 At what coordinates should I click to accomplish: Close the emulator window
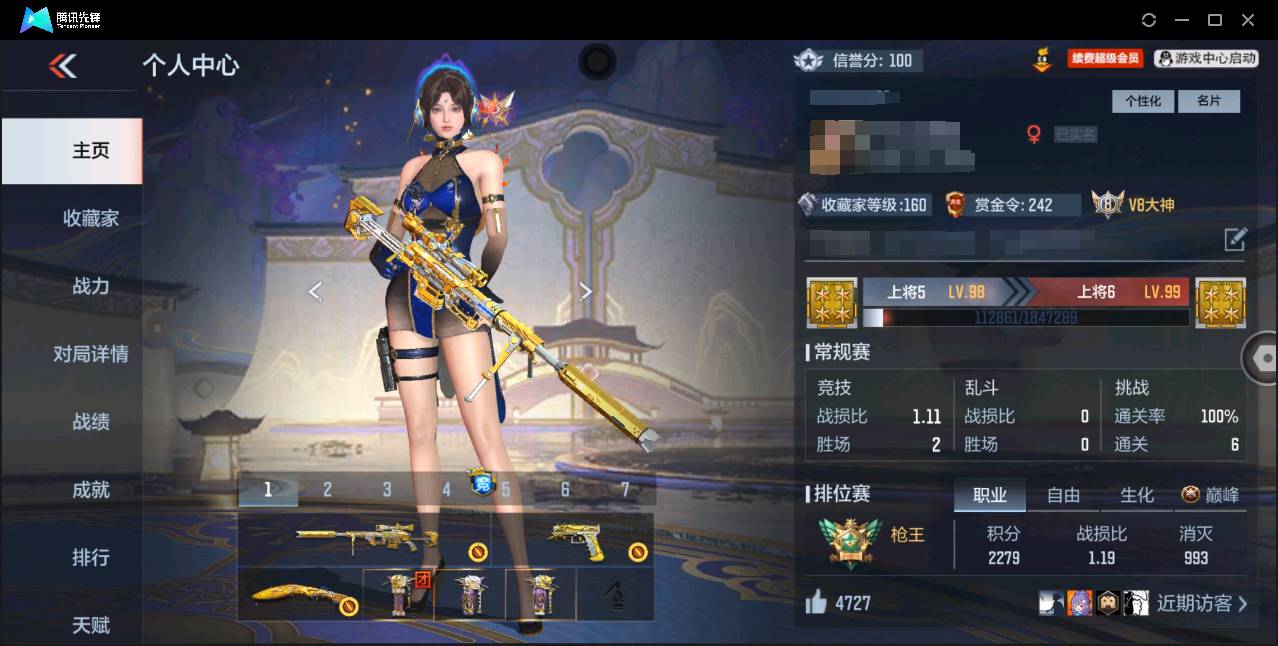click(1248, 20)
